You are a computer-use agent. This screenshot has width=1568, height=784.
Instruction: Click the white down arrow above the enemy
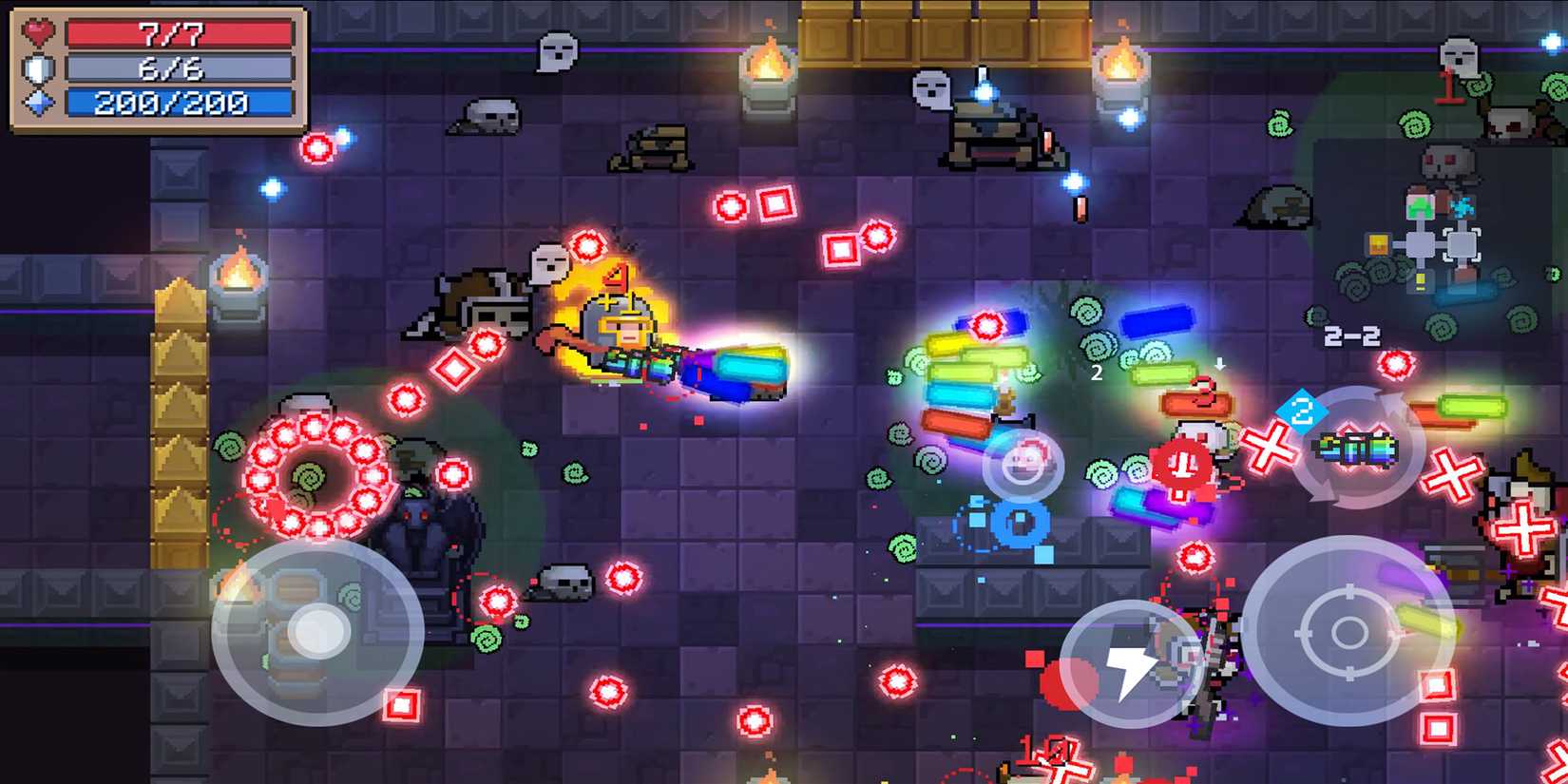pyautogui.click(x=1219, y=364)
